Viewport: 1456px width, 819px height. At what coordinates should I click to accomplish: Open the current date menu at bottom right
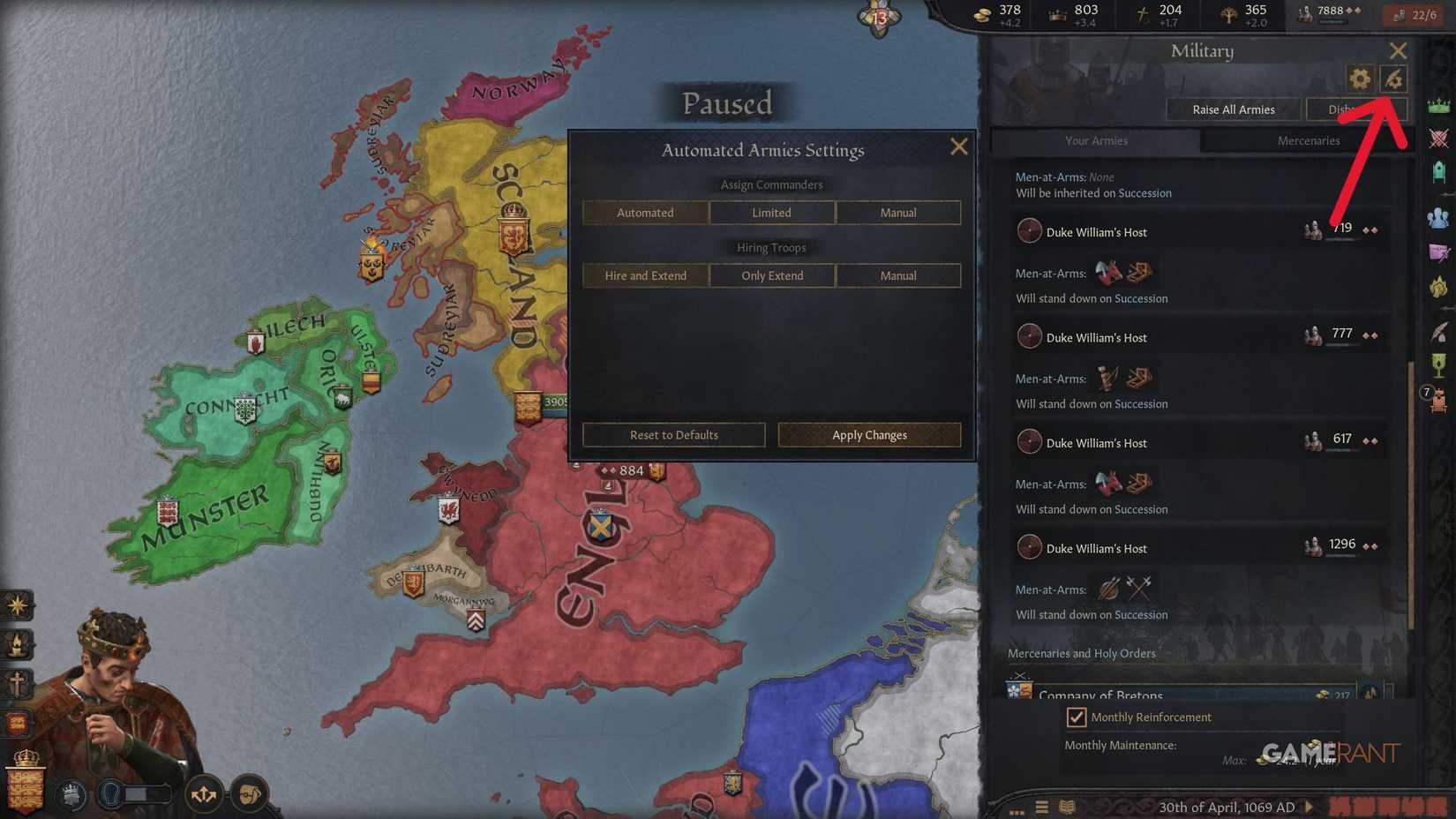[x=1227, y=807]
